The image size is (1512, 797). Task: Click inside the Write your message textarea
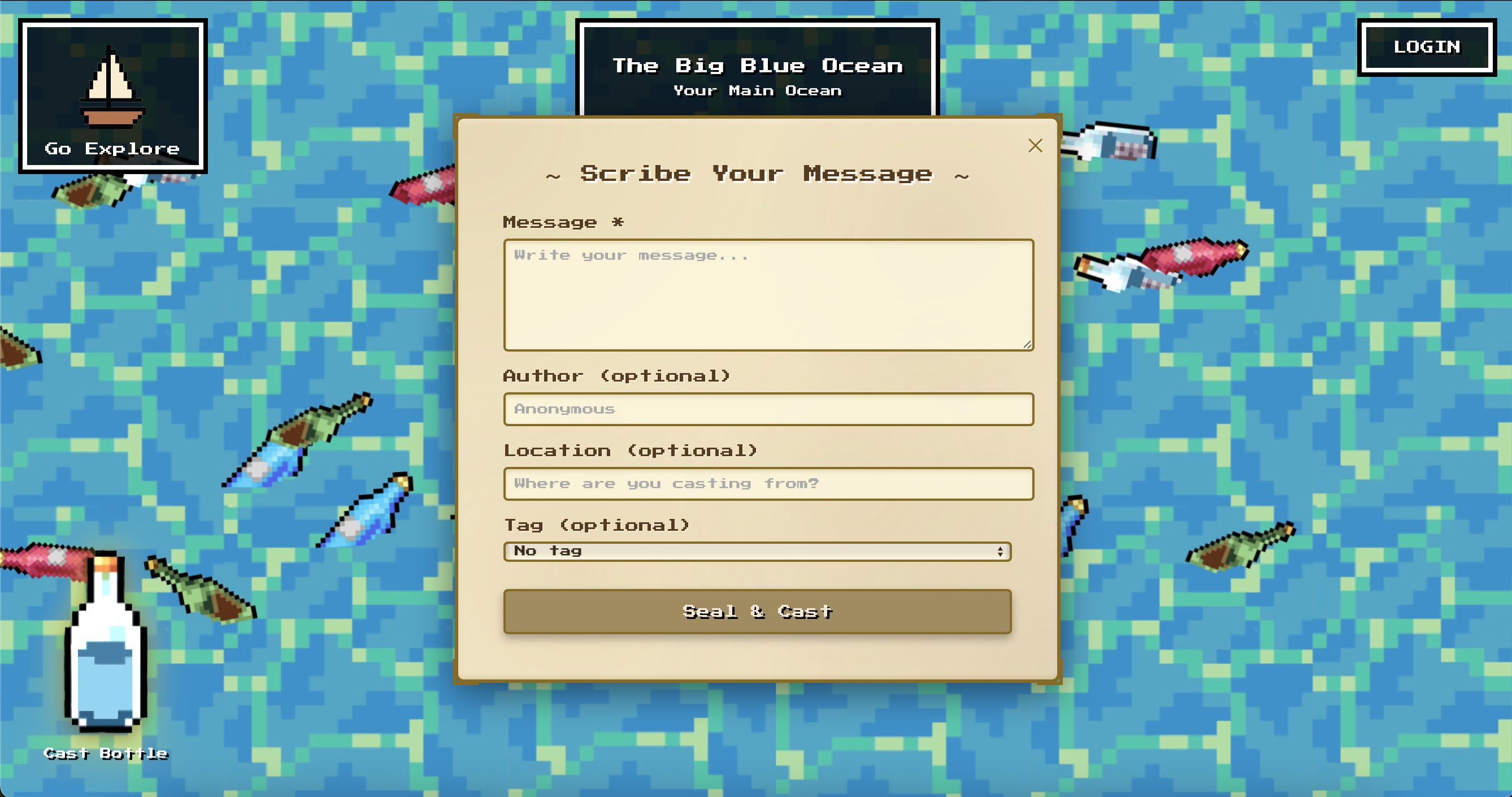pyautogui.click(x=767, y=294)
